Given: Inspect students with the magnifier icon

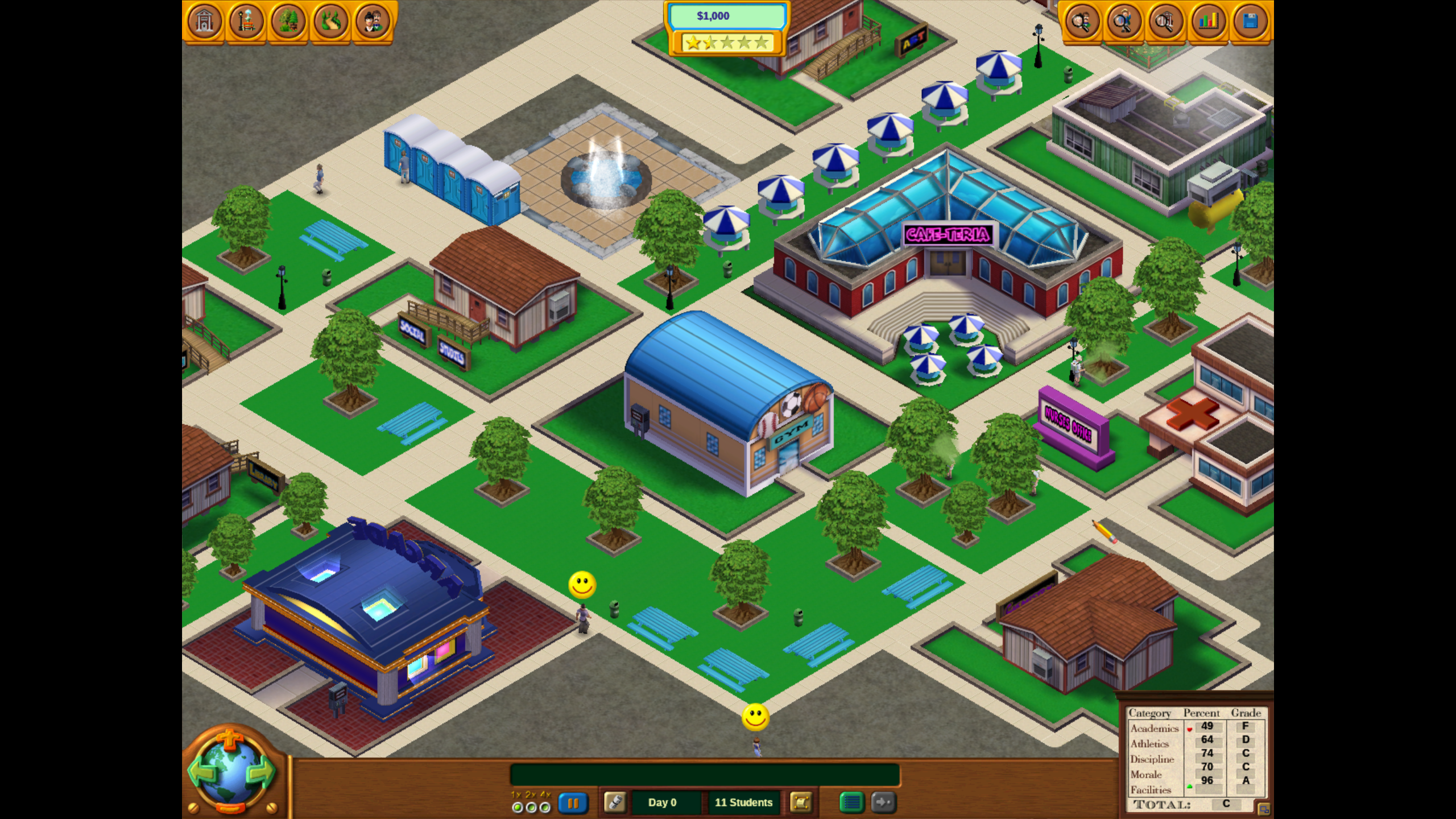Looking at the screenshot, I should tap(1123, 22).
